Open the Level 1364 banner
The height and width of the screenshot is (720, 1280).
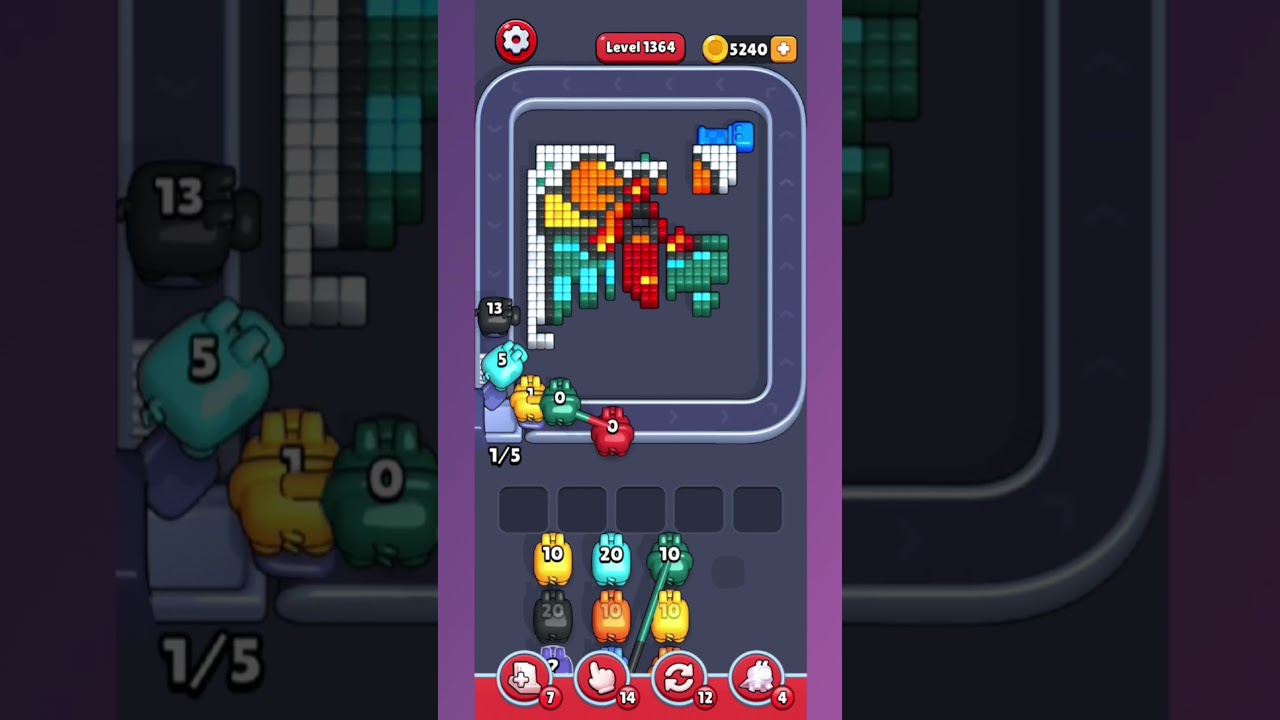(640, 46)
